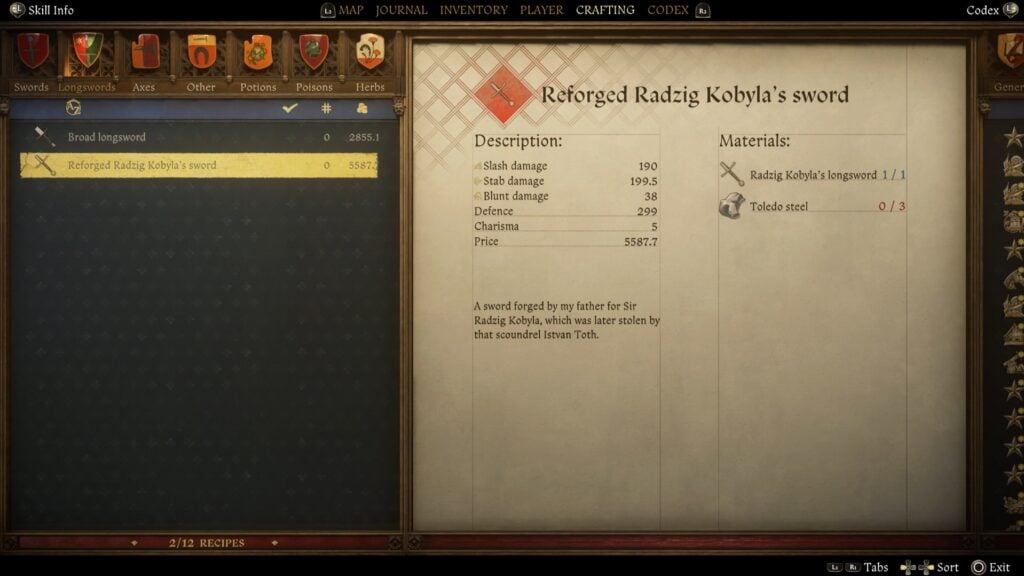Sort recipes by the checkmark column
Viewport: 1024px width, 576px height.
point(290,108)
